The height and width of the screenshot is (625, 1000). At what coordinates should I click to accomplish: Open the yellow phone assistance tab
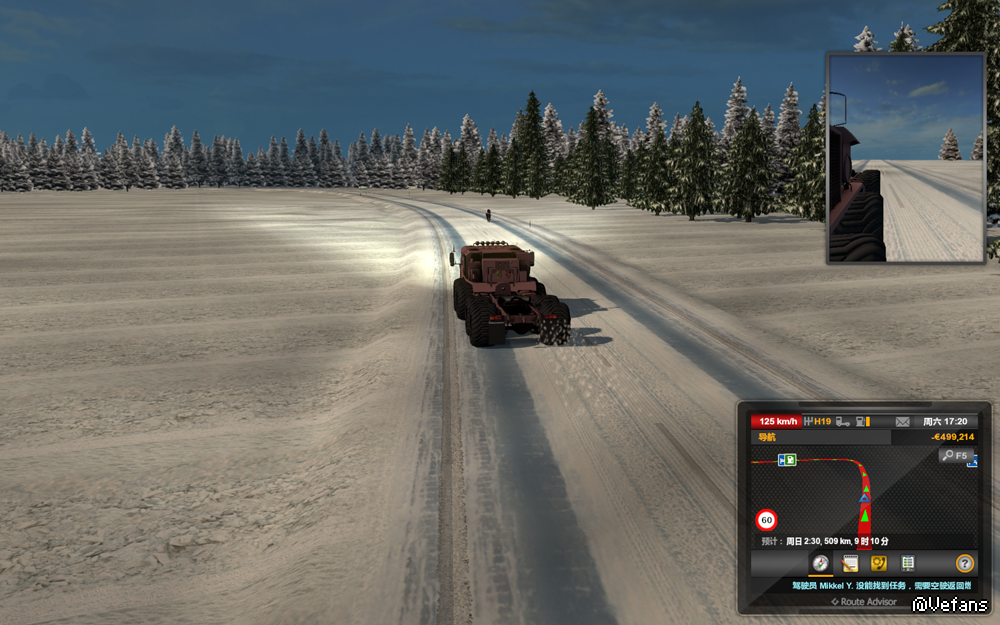tap(879, 563)
